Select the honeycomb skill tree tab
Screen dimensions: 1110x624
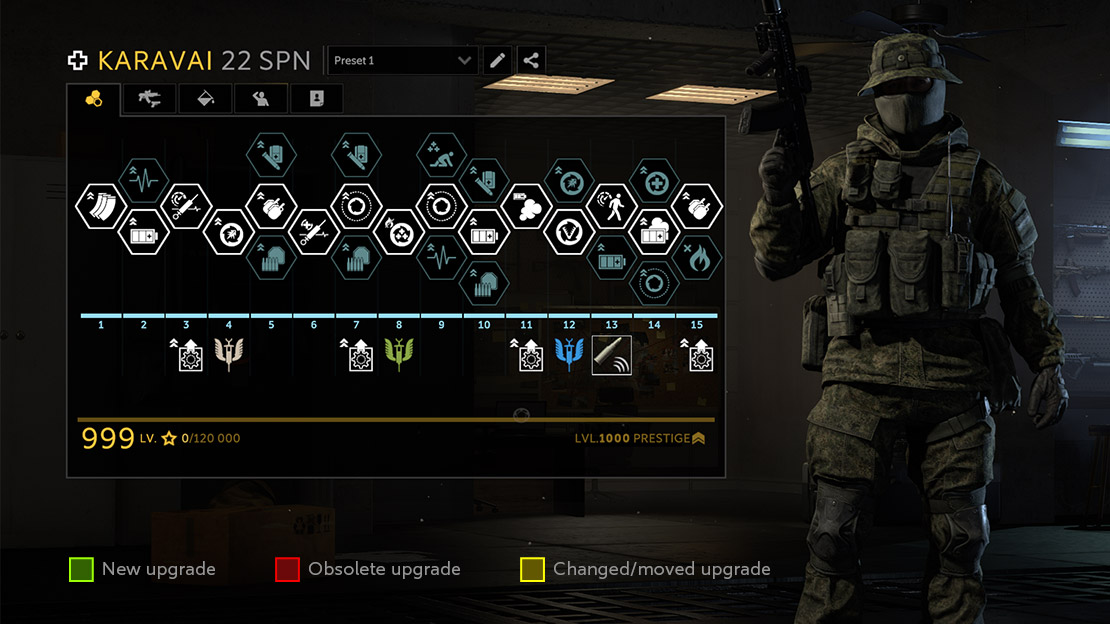coord(94,99)
